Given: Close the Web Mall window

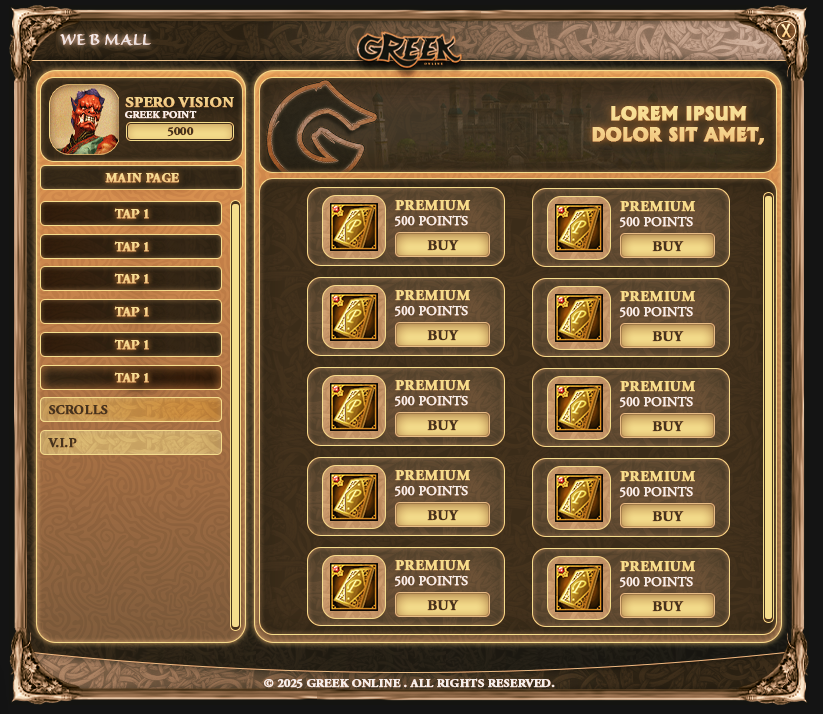Looking at the screenshot, I should click(787, 31).
